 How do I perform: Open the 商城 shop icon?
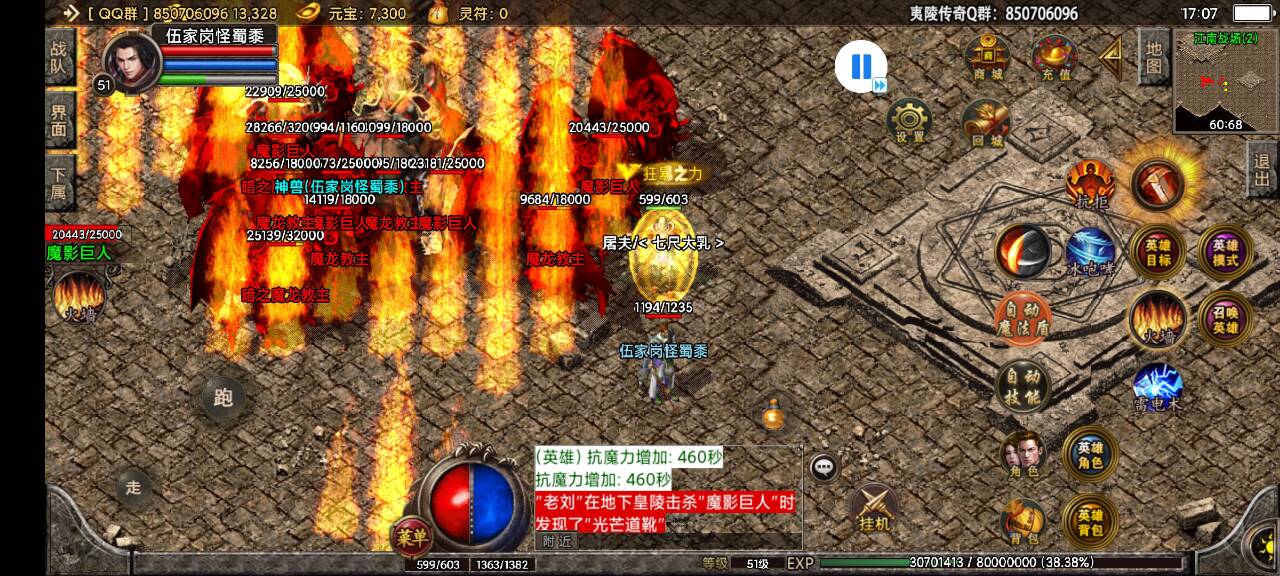(987, 57)
